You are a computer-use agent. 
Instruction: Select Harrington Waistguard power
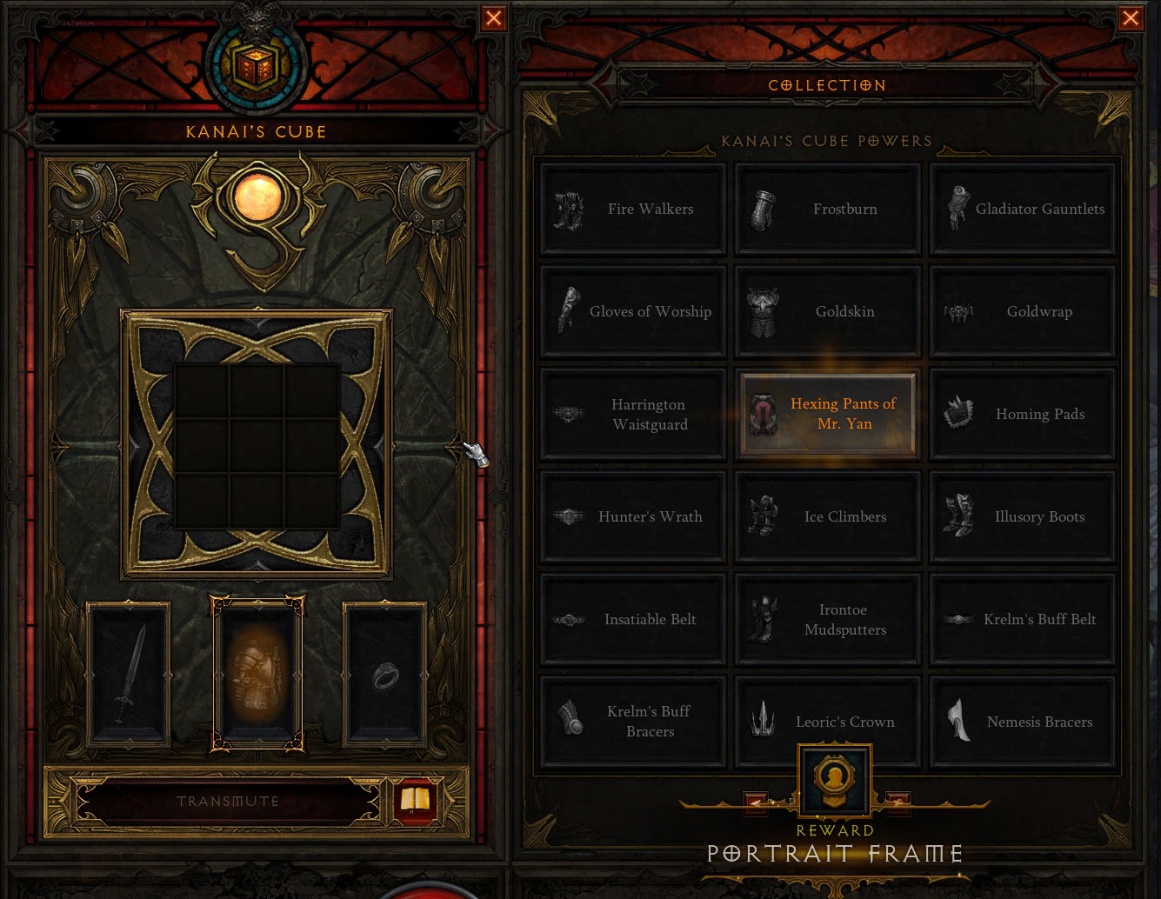(633, 414)
